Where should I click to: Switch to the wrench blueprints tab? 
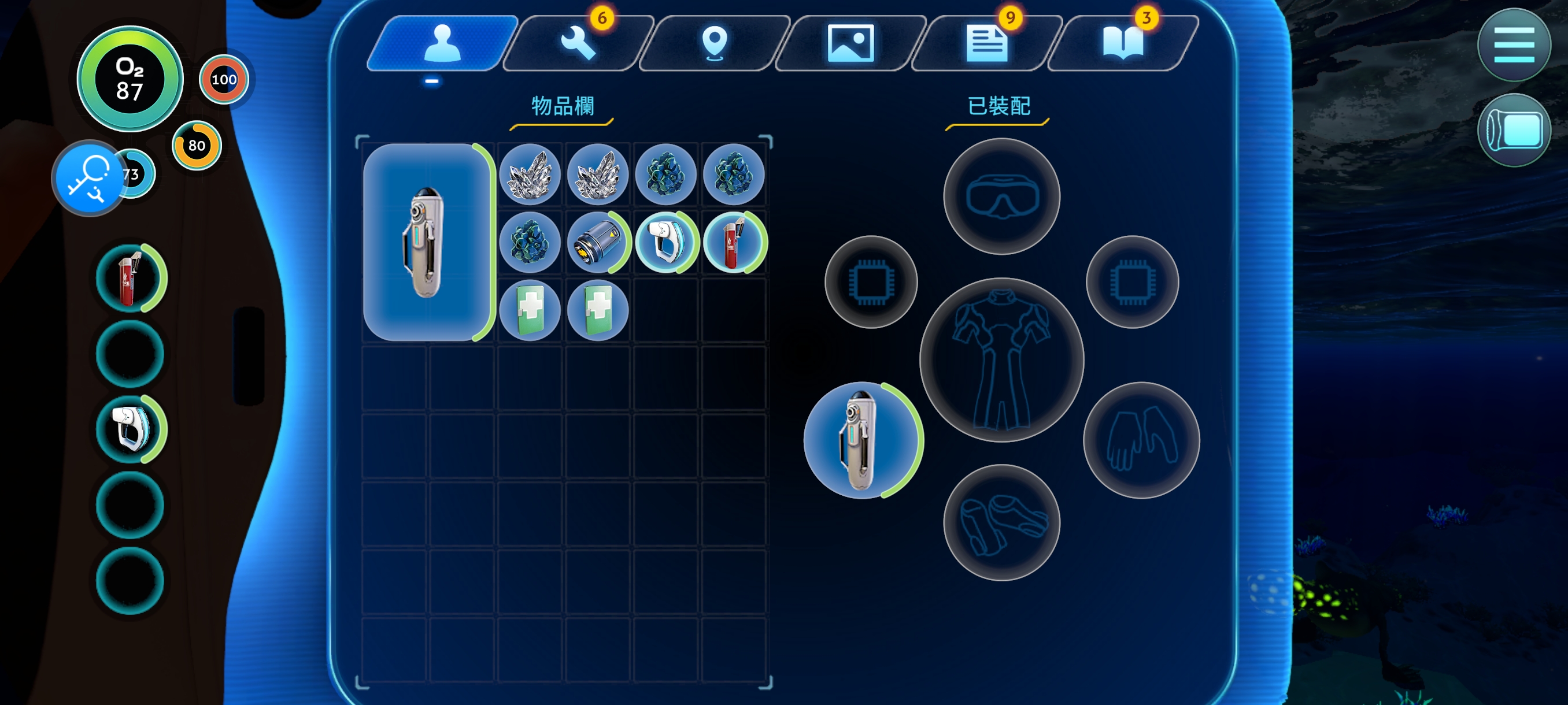coord(577,43)
